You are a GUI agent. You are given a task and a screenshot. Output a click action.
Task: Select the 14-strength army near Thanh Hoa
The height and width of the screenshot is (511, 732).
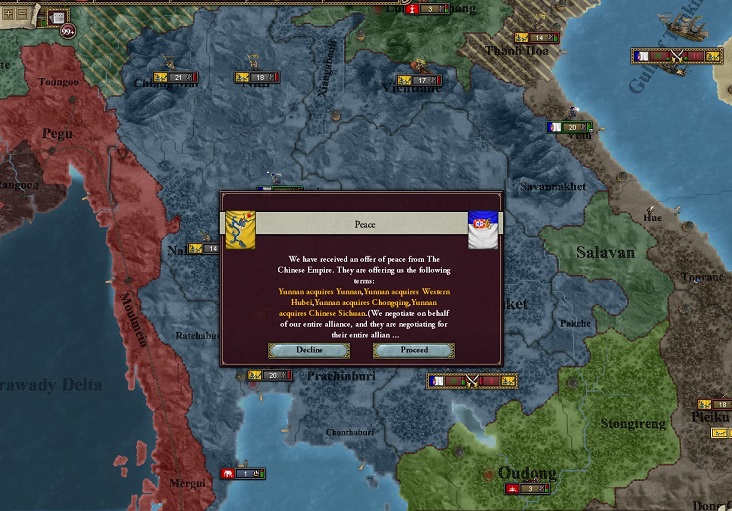click(540, 38)
